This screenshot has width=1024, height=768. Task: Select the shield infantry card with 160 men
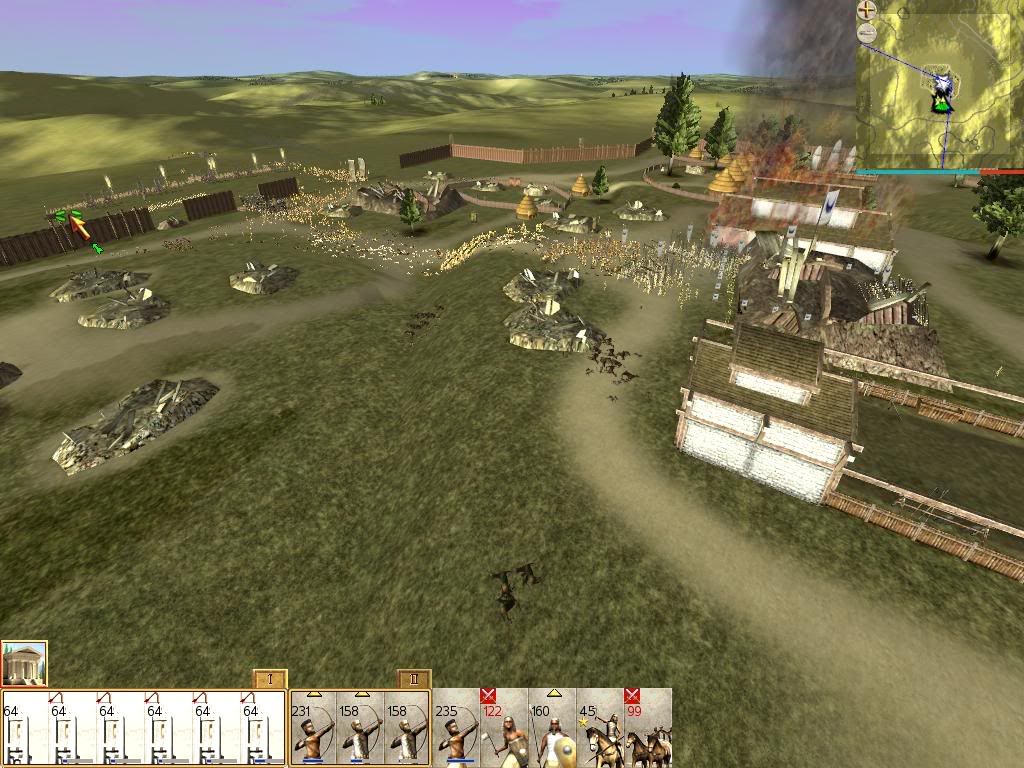pos(552,729)
